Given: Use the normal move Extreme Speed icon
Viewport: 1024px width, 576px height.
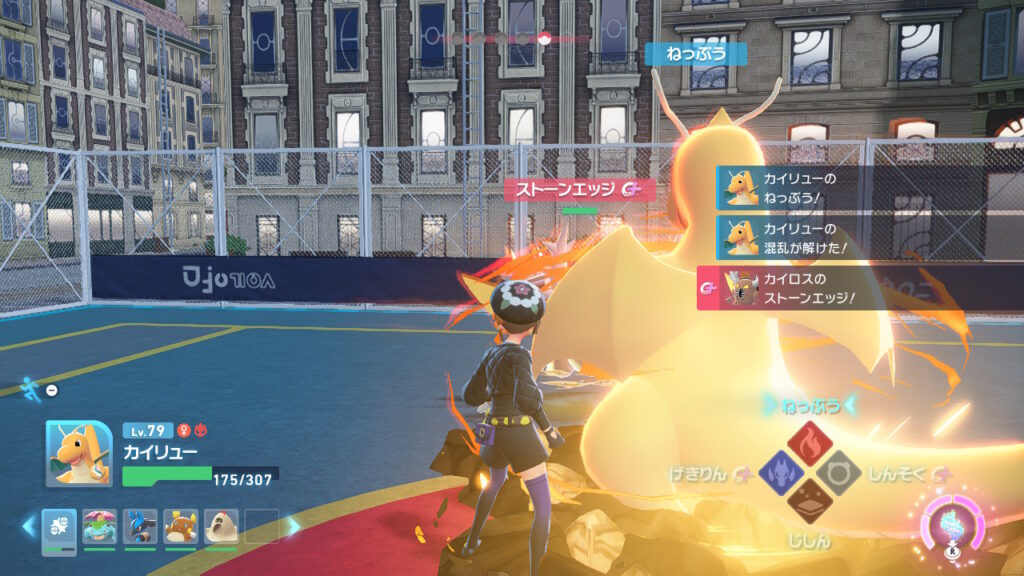Looking at the screenshot, I should click(x=838, y=470).
